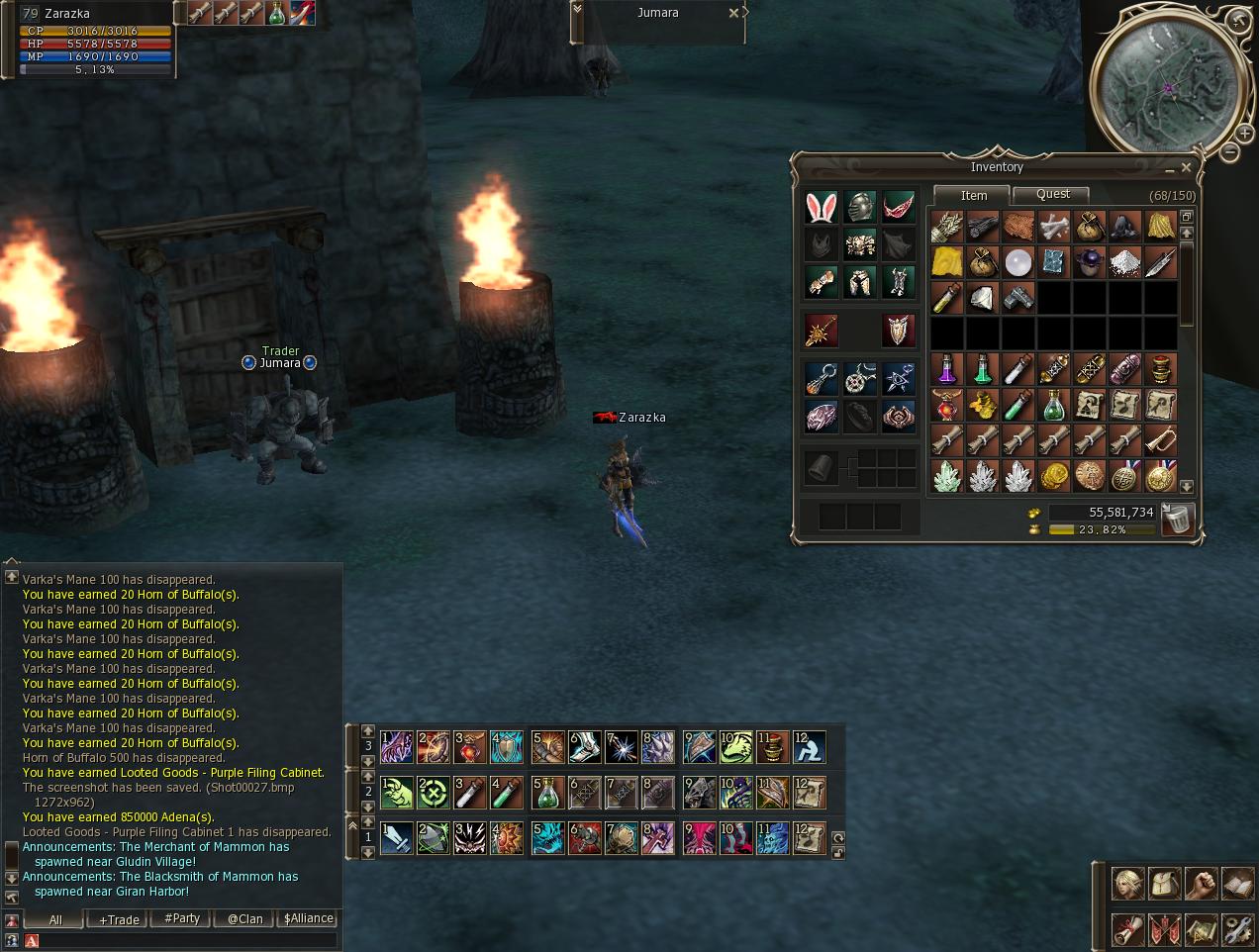Close the Inventory window

click(x=1186, y=167)
